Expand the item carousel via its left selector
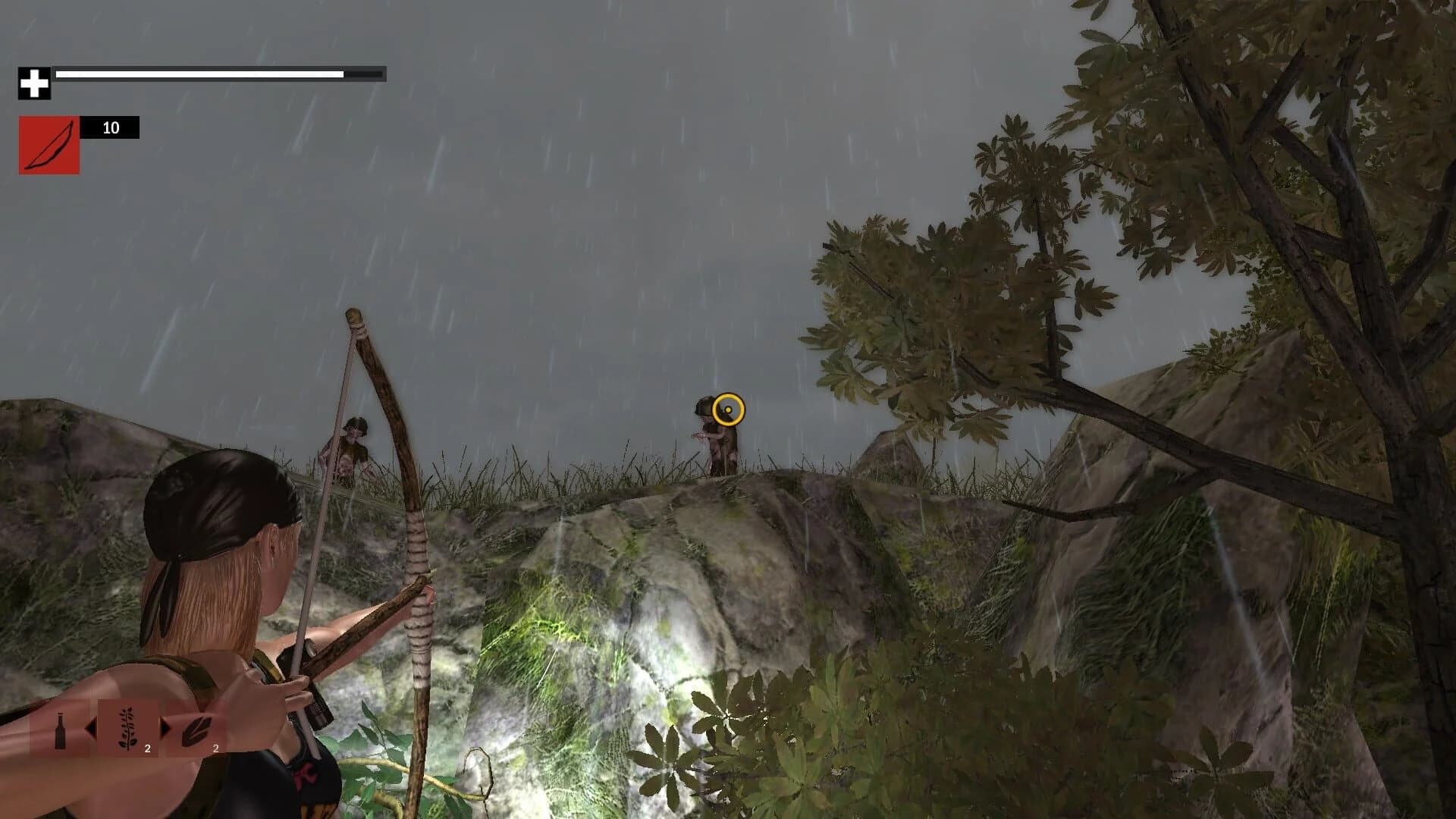 pos(93,730)
